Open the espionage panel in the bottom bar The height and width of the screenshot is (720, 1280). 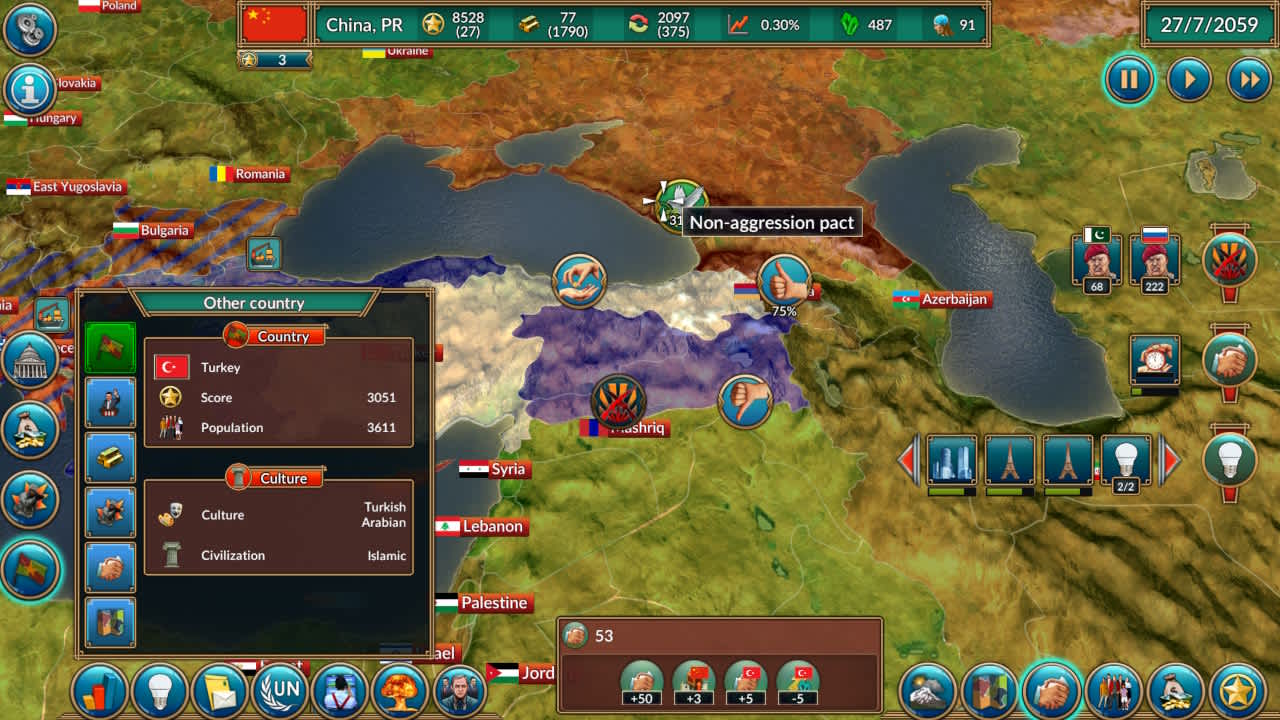340,690
